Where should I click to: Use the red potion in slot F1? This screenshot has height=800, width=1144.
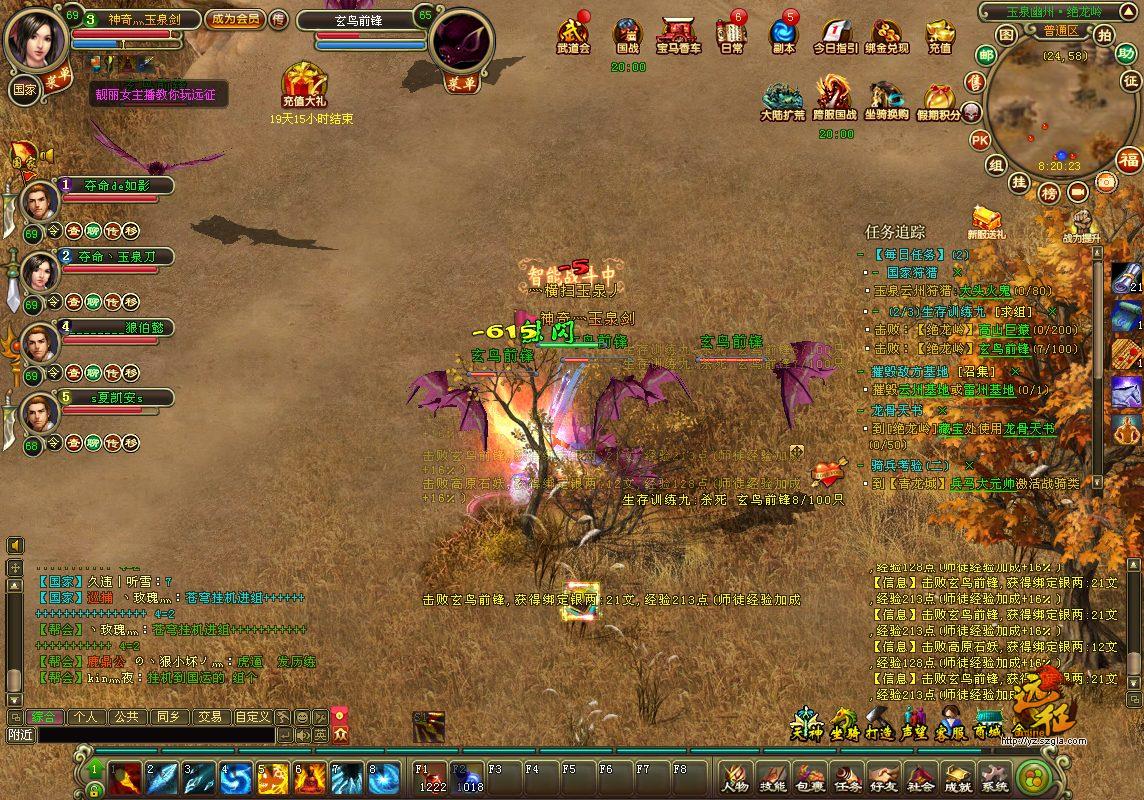431,777
